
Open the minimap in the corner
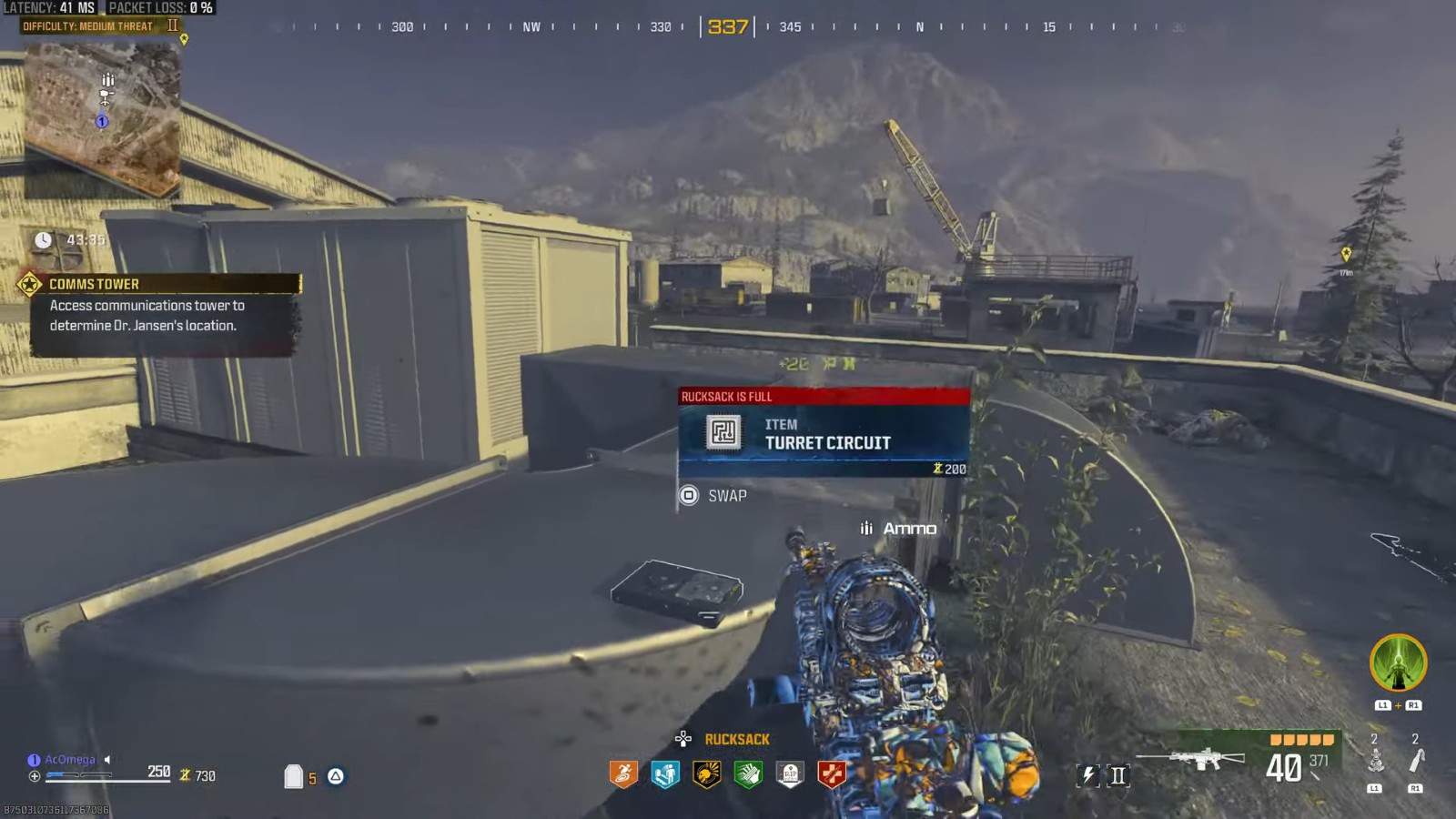click(102, 116)
